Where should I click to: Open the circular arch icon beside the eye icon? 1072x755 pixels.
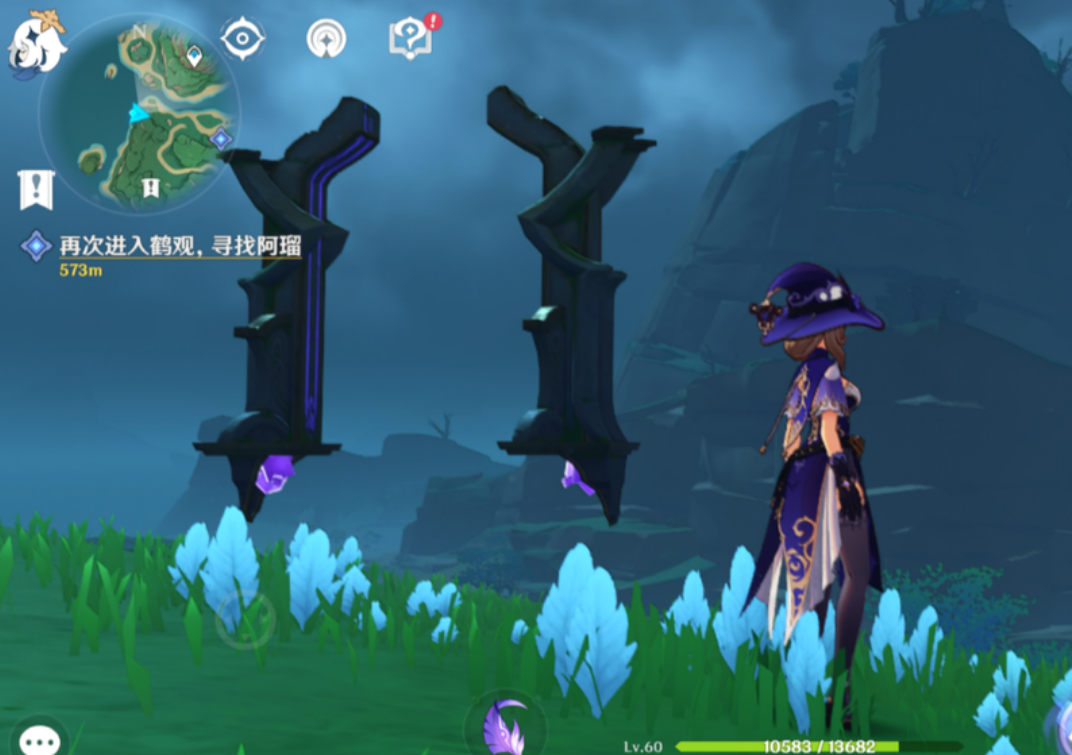(x=326, y=39)
